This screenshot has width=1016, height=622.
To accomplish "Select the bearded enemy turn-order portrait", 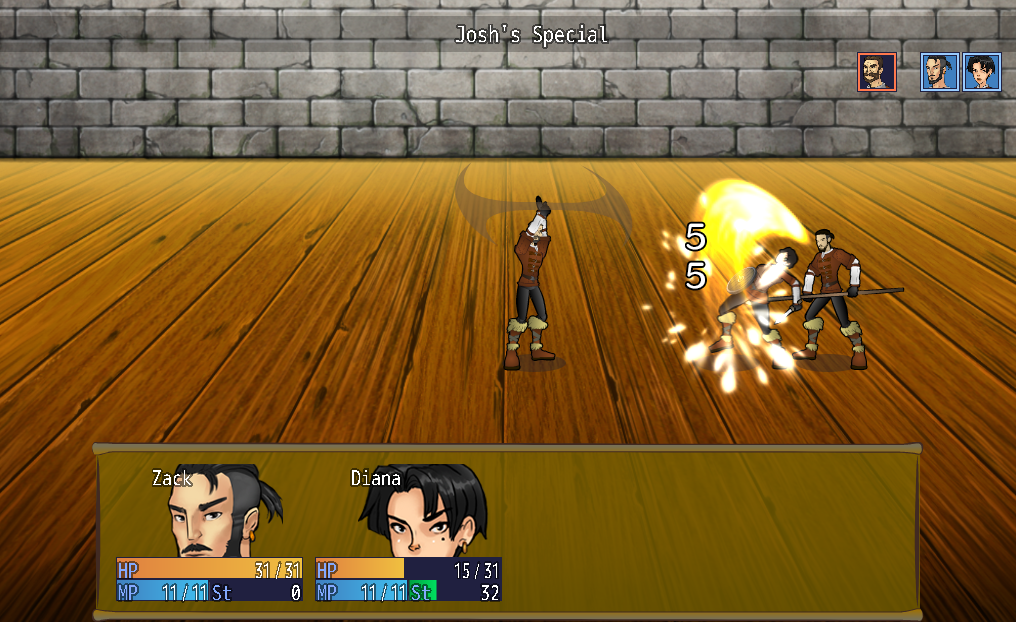I will (877, 72).
